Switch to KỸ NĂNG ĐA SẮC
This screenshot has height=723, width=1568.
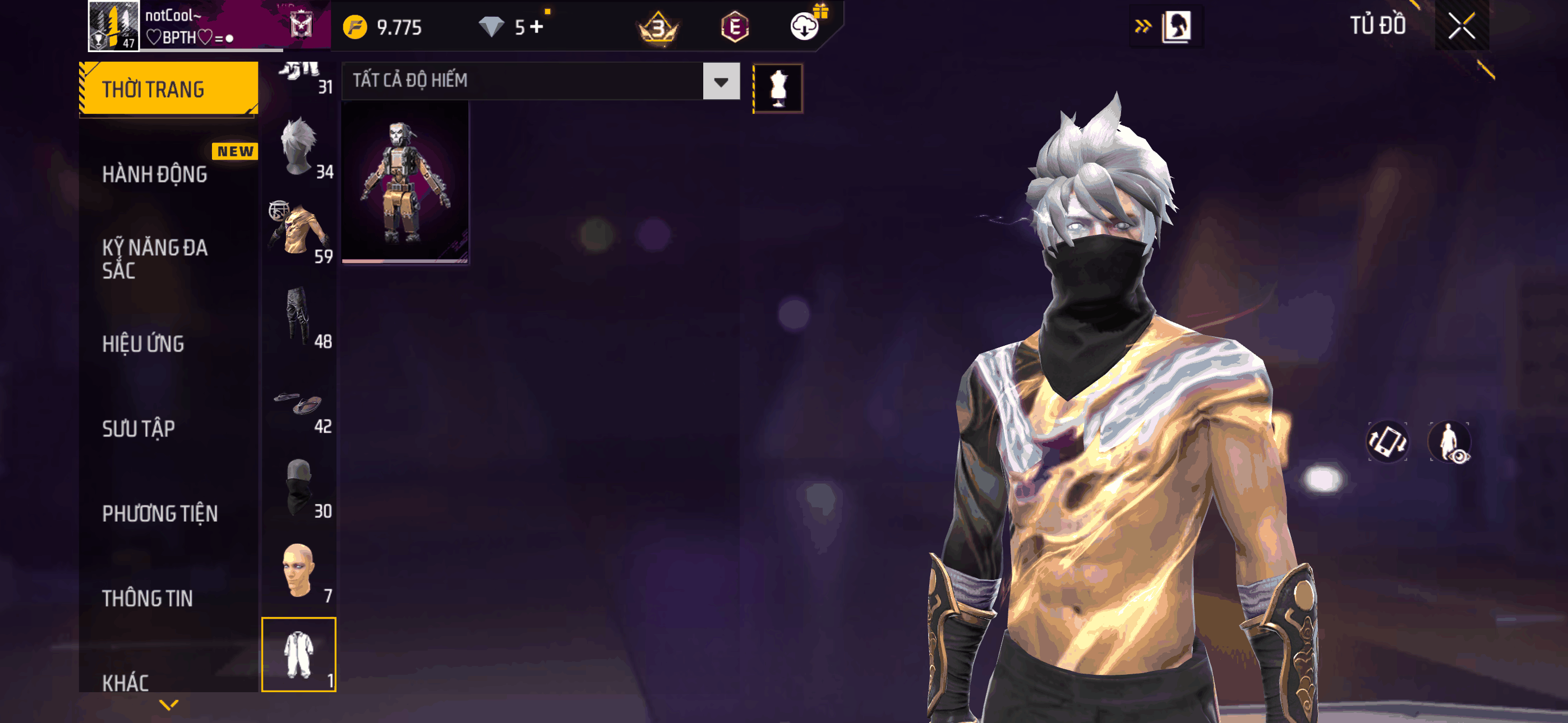point(155,258)
